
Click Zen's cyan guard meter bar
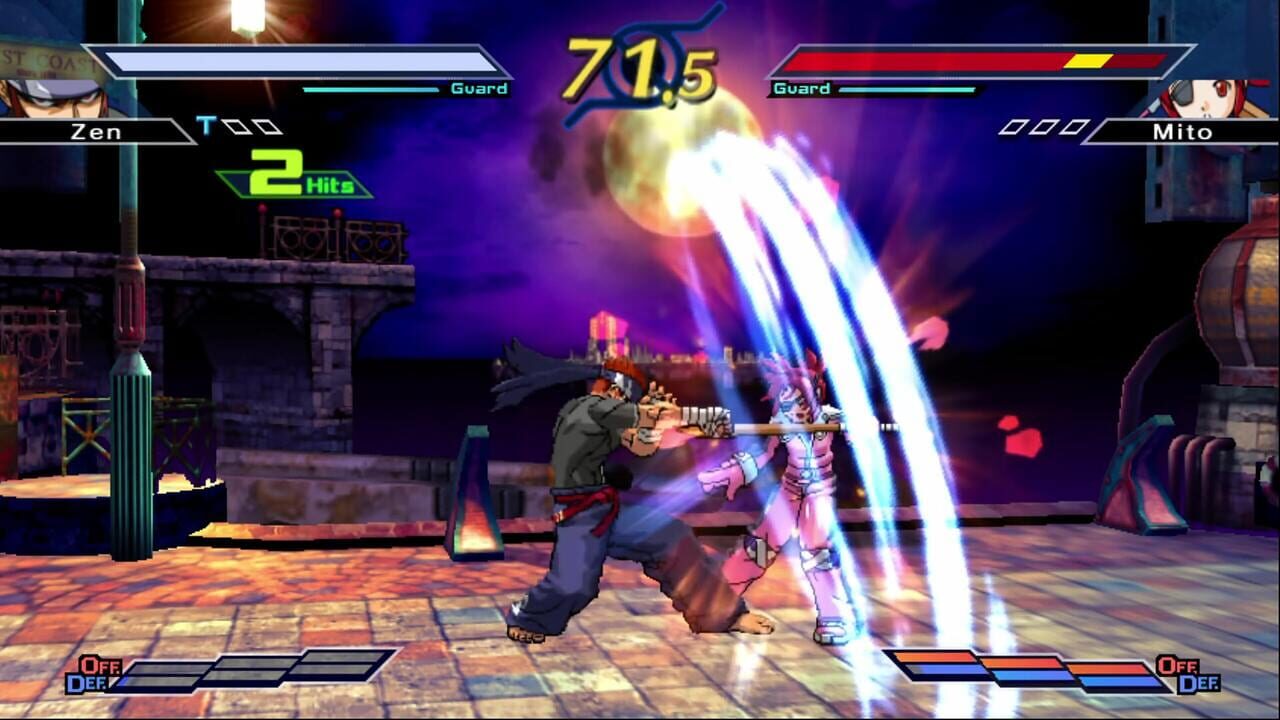pos(370,88)
